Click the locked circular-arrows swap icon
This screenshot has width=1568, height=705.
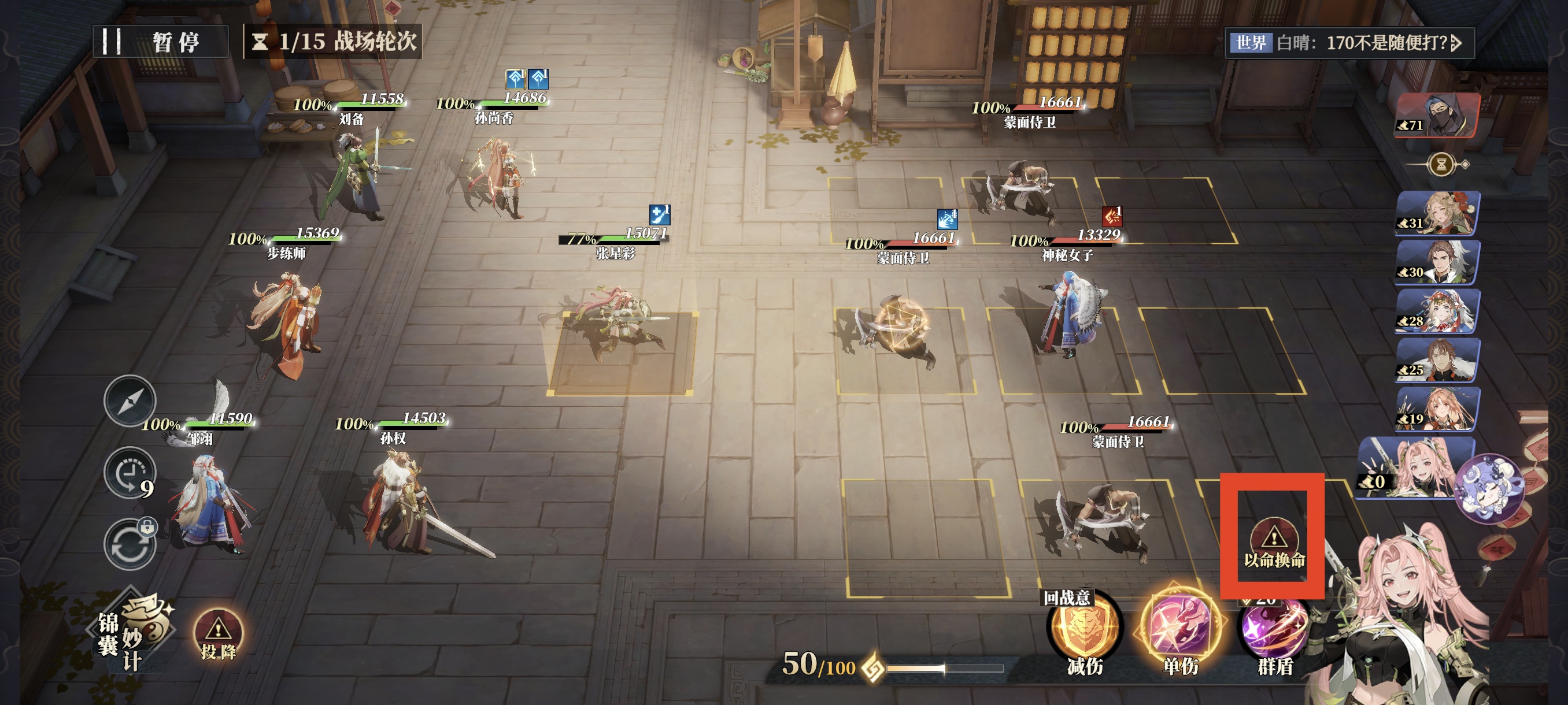[130, 544]
